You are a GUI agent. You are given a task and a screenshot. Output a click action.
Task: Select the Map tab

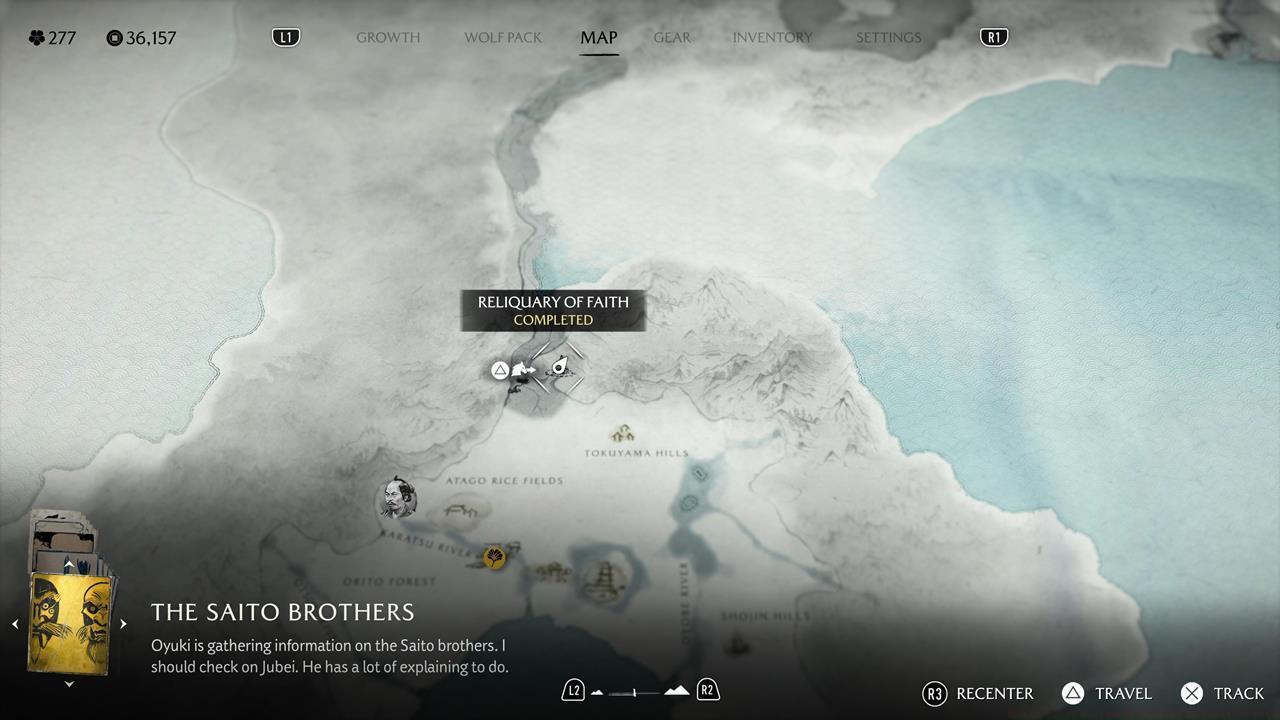coord(599,38)
